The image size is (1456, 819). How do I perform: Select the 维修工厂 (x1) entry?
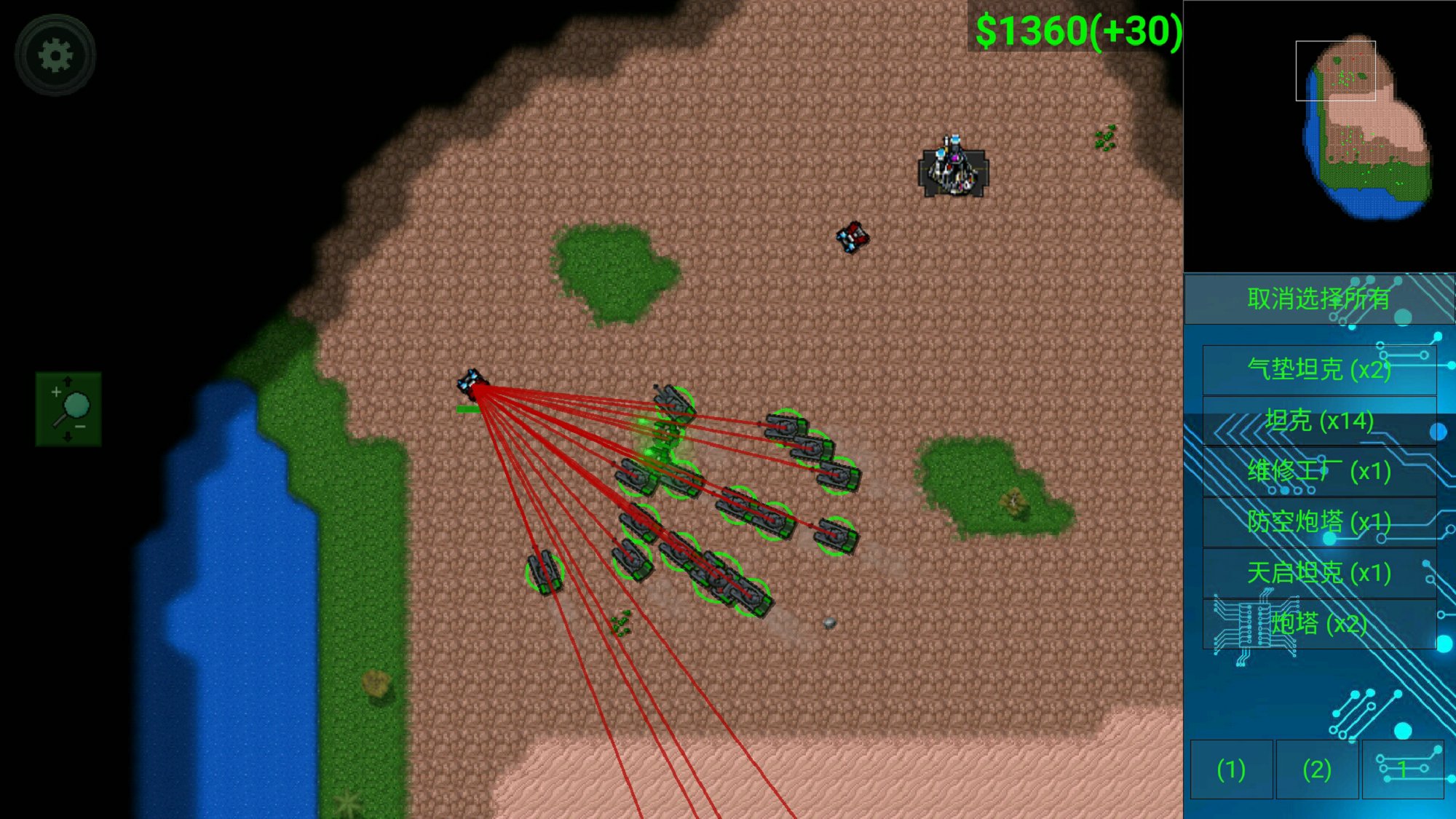[1318, 472]
